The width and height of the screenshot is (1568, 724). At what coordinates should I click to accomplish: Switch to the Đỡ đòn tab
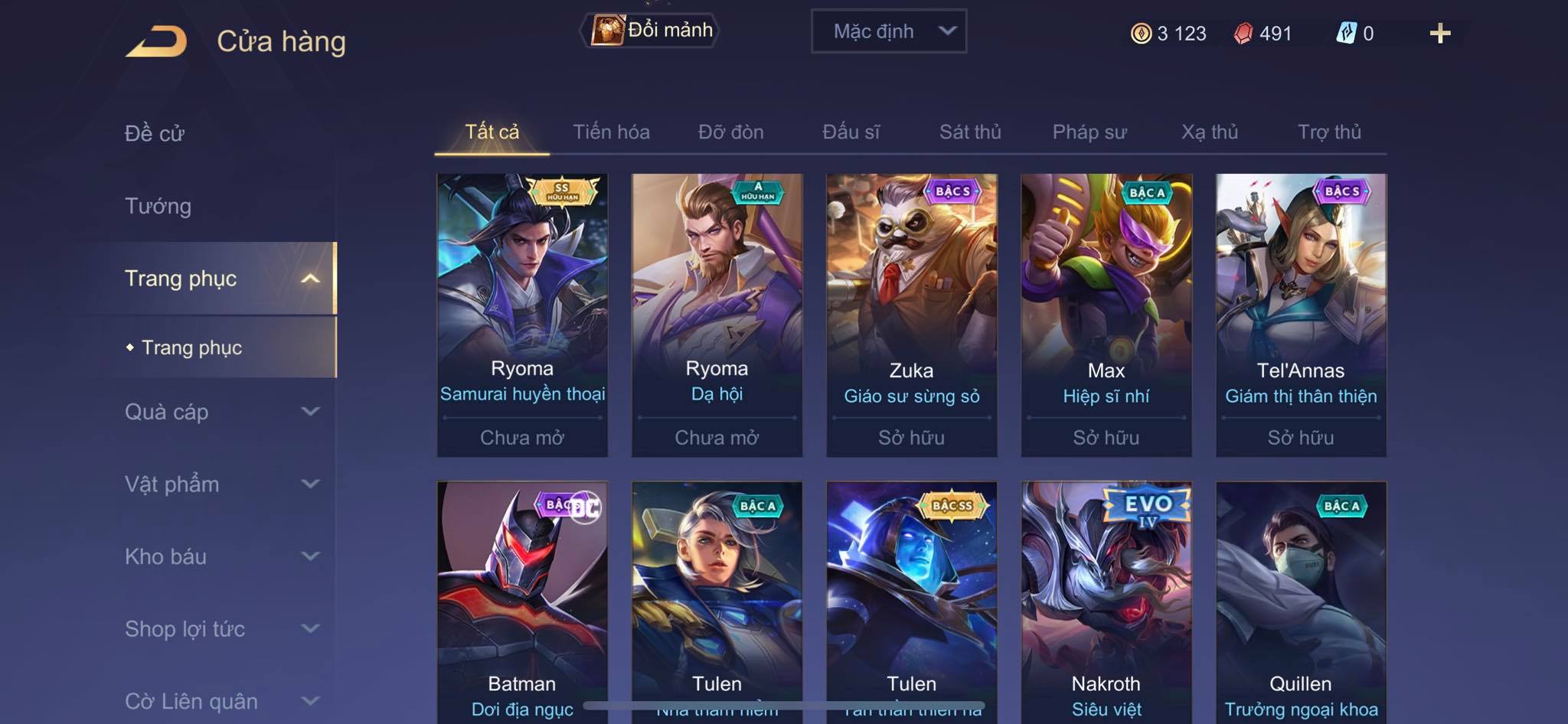[730, 132]
